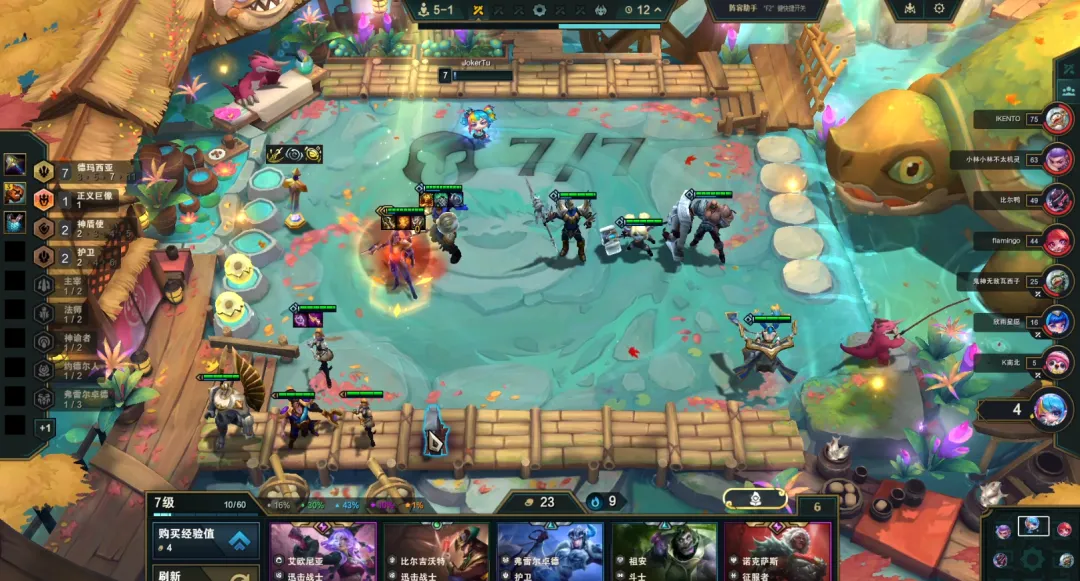Select the 祖安 斗士 shop card
Viewport: 1080px width, 581px height.
coord(665,551)
